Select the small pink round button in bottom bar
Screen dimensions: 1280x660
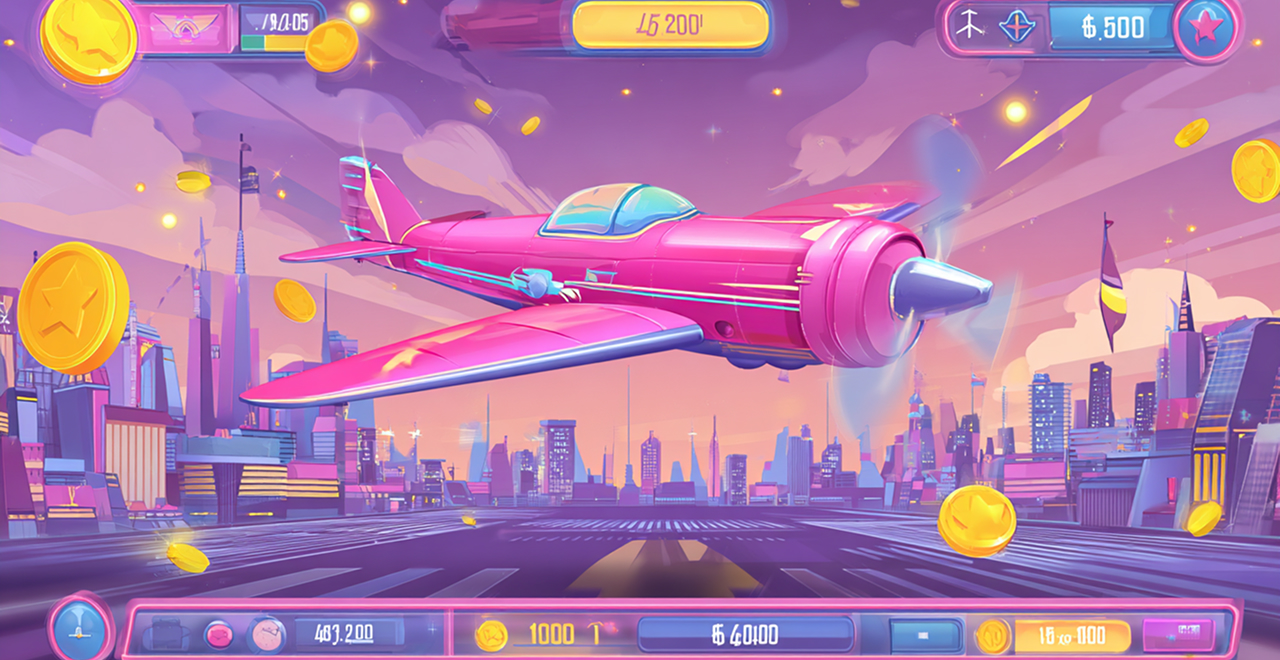(217, 634)
